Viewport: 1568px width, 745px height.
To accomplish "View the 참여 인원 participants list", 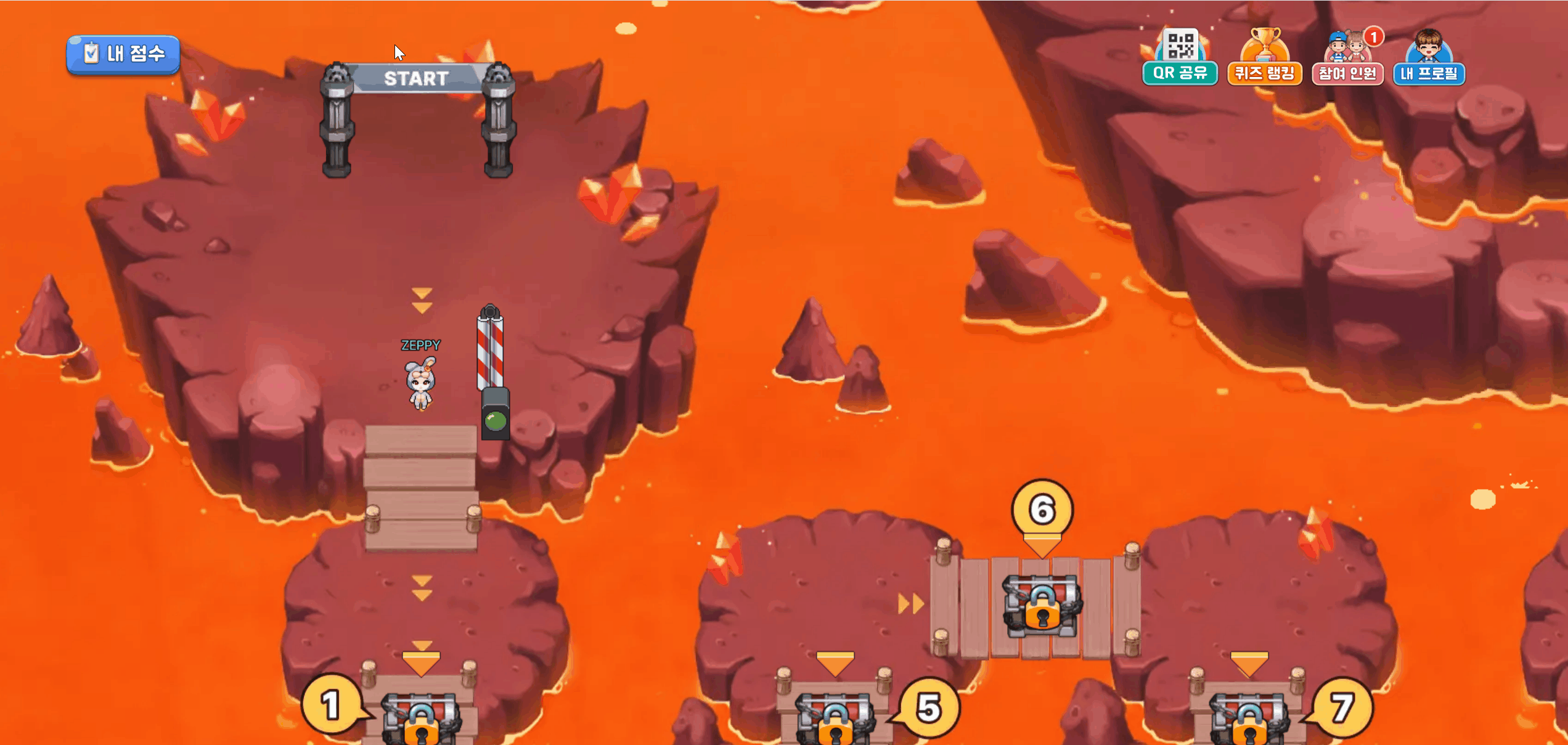I will click(x=1347, y=60).
